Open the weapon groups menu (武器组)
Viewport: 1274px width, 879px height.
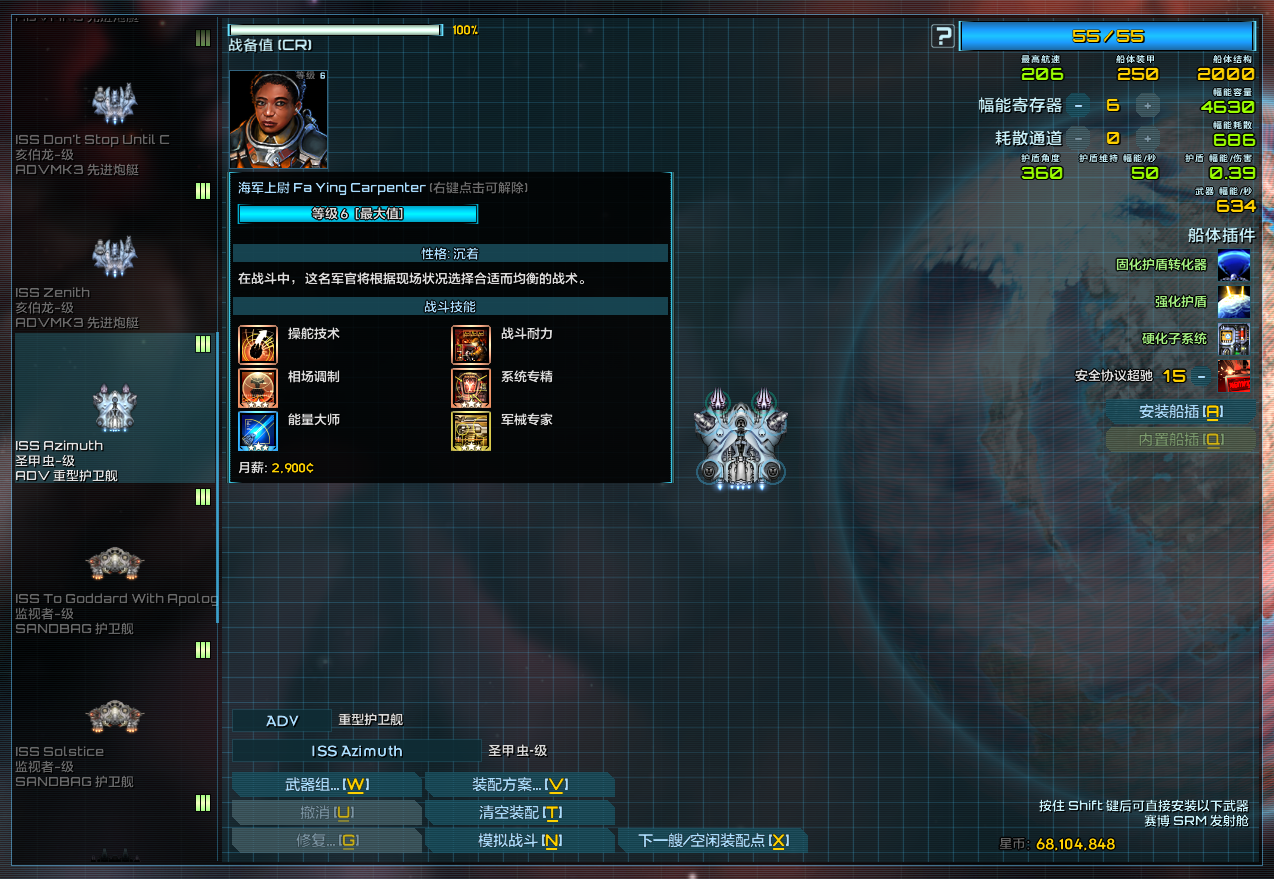click(326, 785)
